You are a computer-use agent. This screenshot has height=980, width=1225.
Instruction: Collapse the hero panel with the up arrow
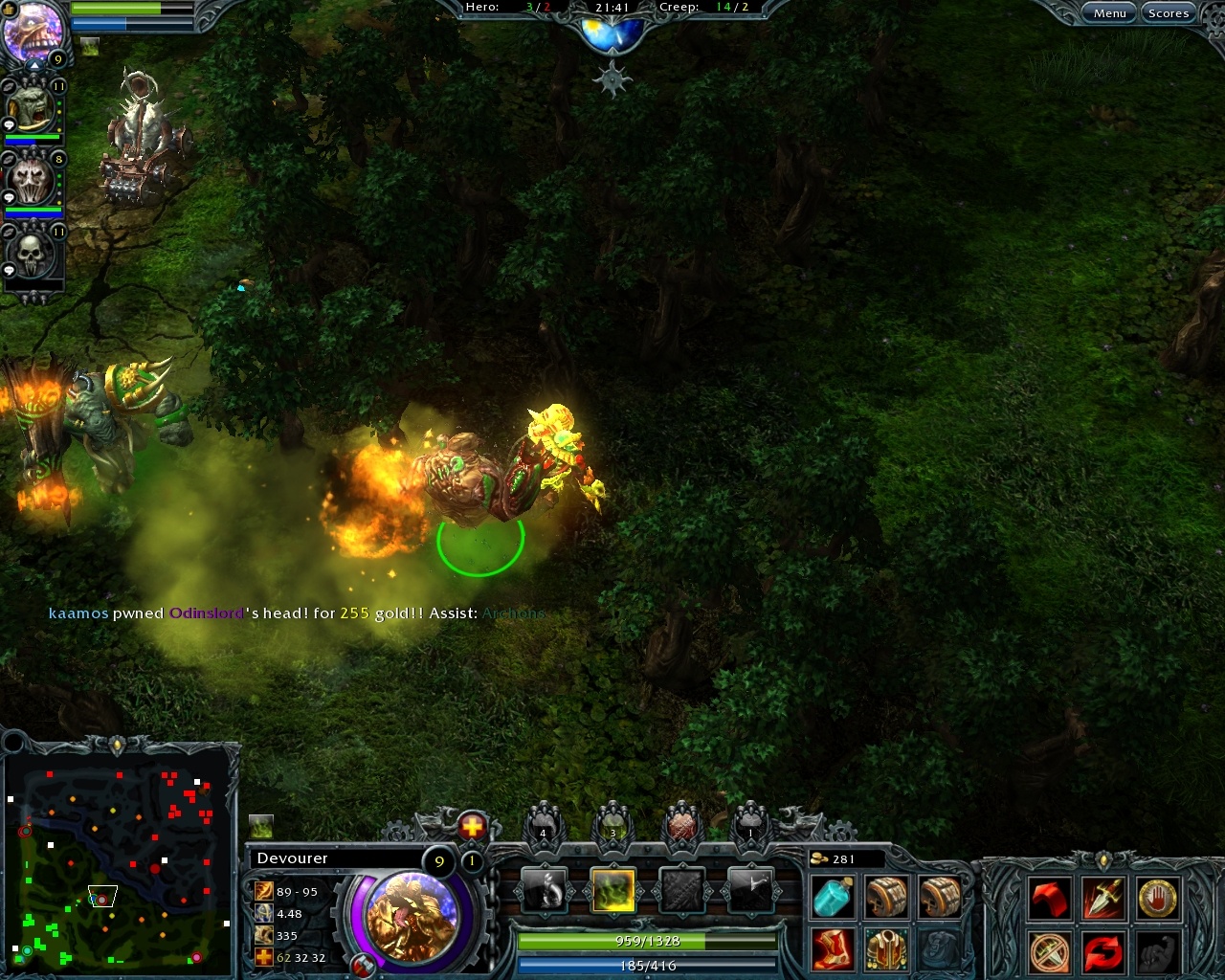tap(34, 65)
